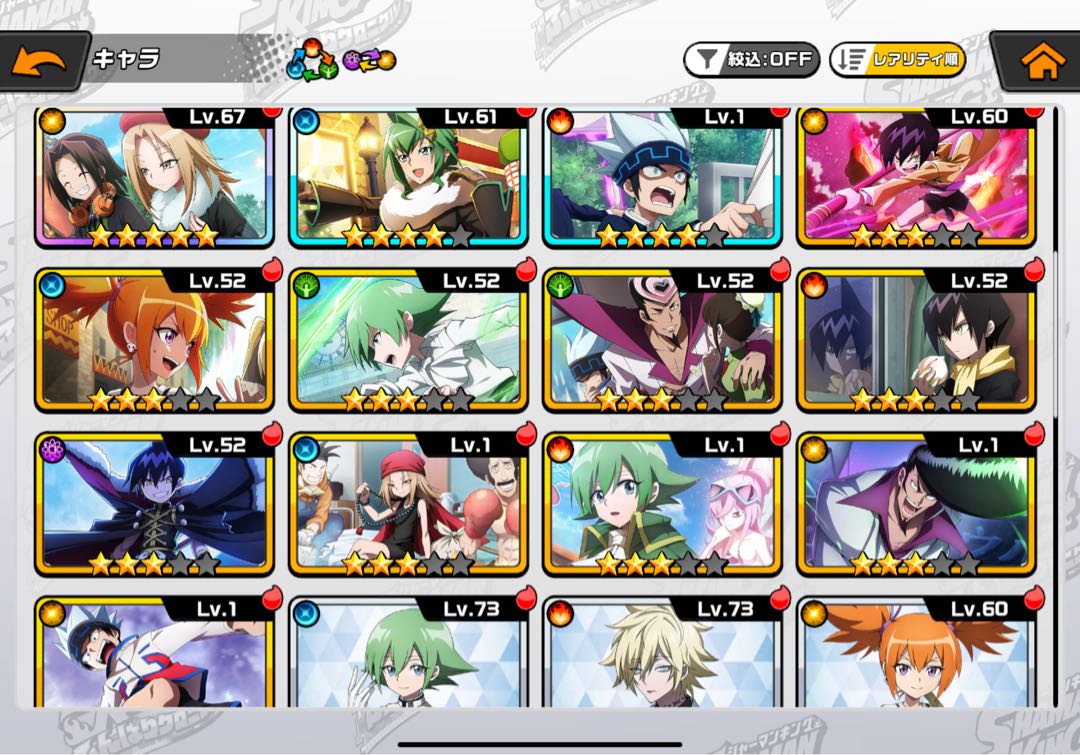This screenshot has width=1080, height=755.
Task: Select the Lv.67 five-star duo card
Action: (154, 175)
